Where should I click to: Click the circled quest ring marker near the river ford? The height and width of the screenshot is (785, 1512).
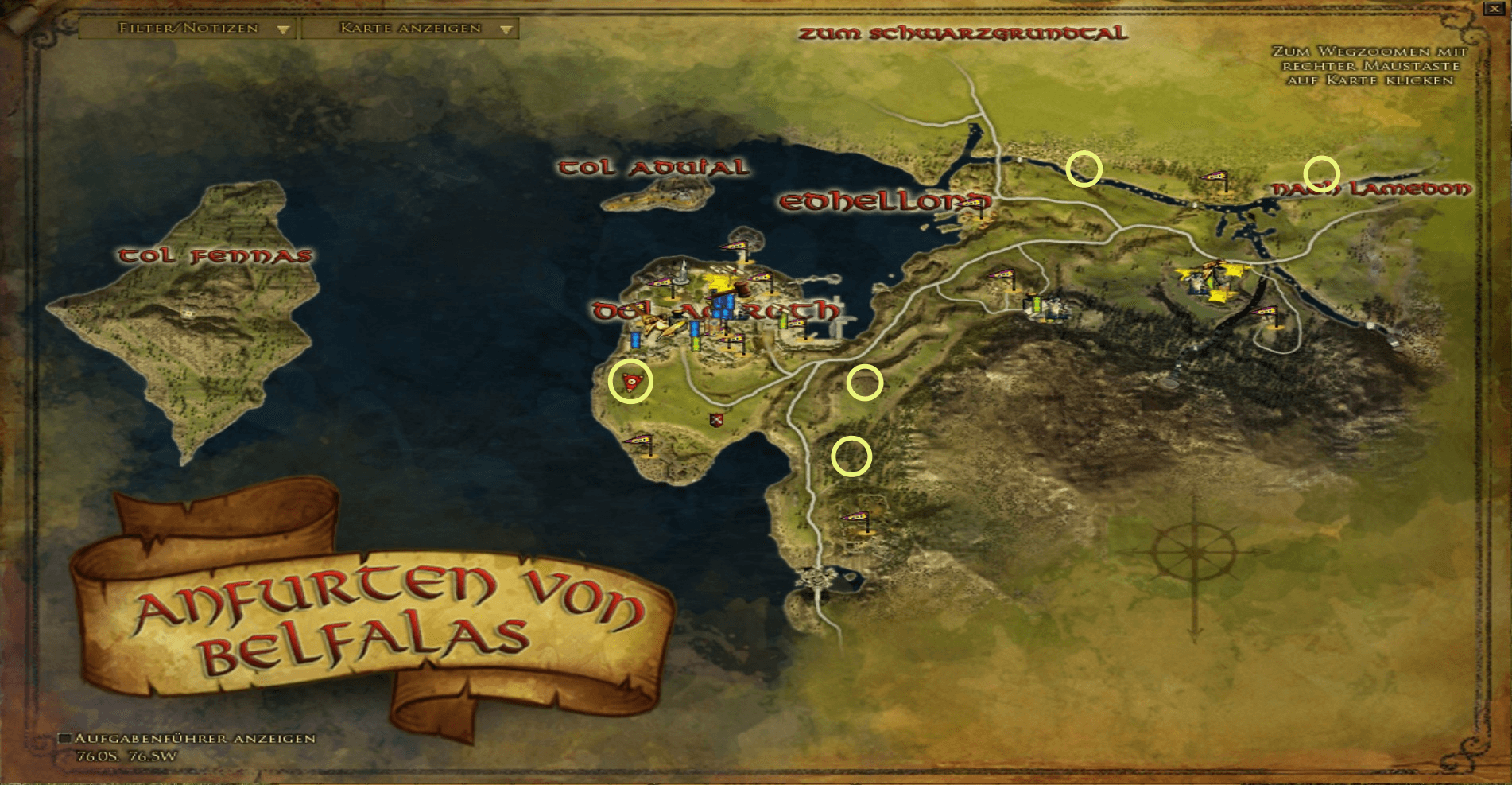[x=1084, y=169]
